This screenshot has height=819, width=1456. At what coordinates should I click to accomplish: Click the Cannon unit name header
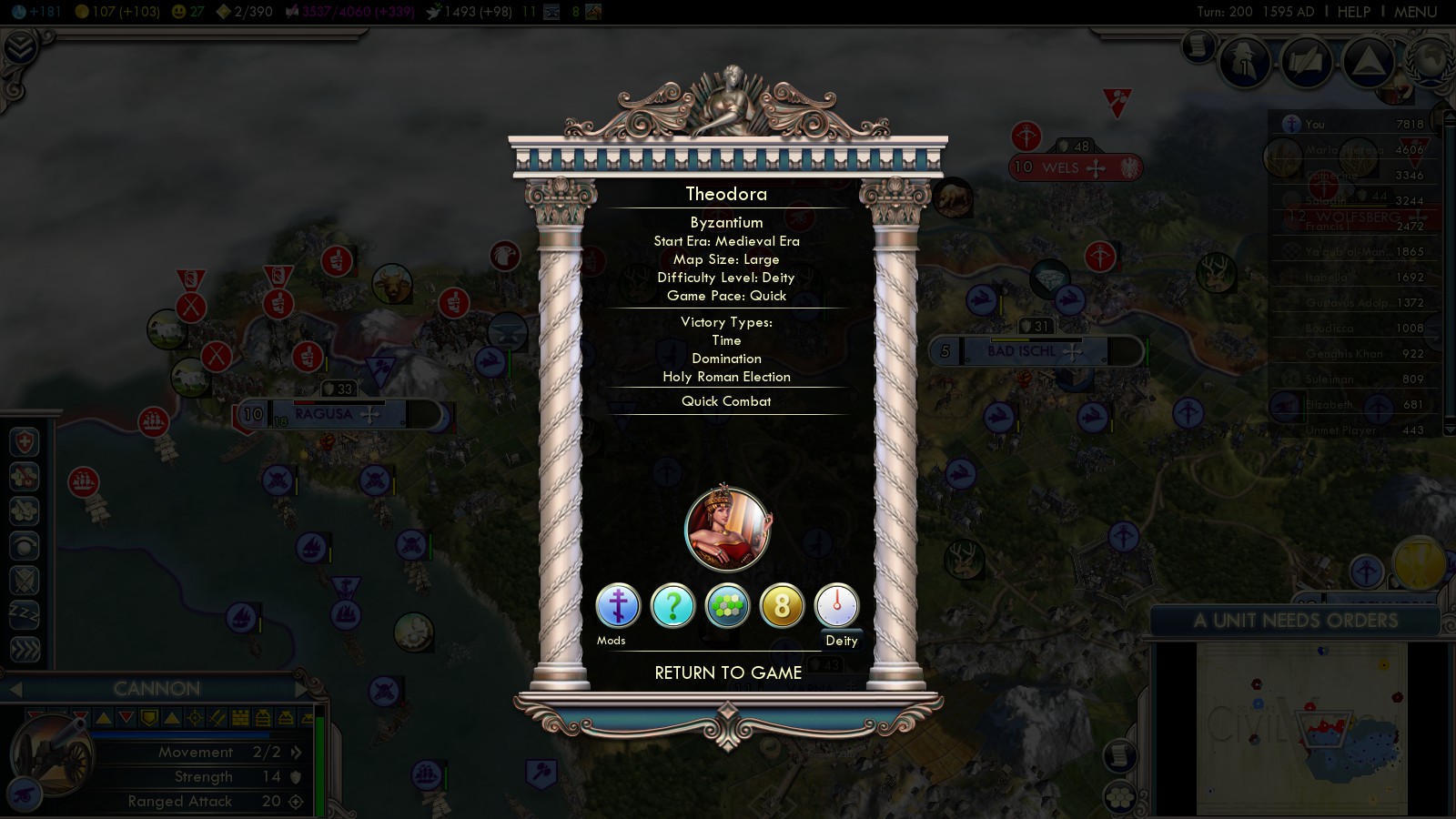(x=157, y=689)
